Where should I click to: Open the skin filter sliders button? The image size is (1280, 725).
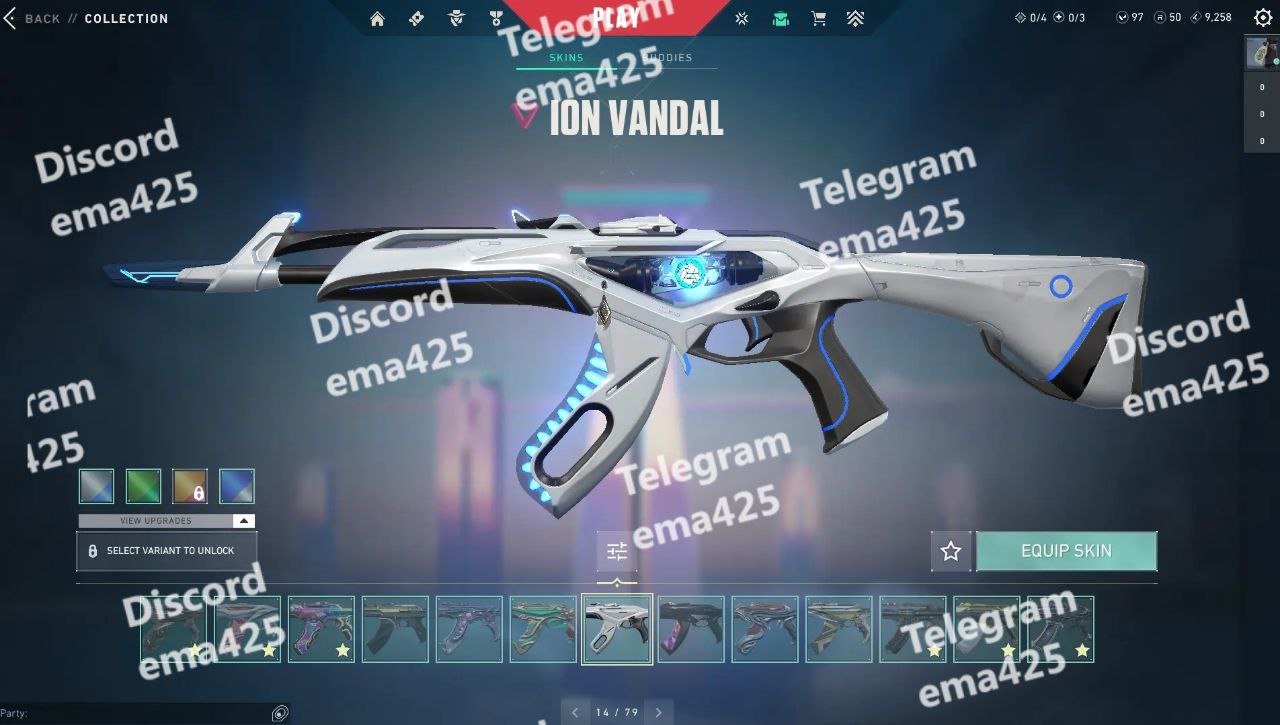coord(617,551)
